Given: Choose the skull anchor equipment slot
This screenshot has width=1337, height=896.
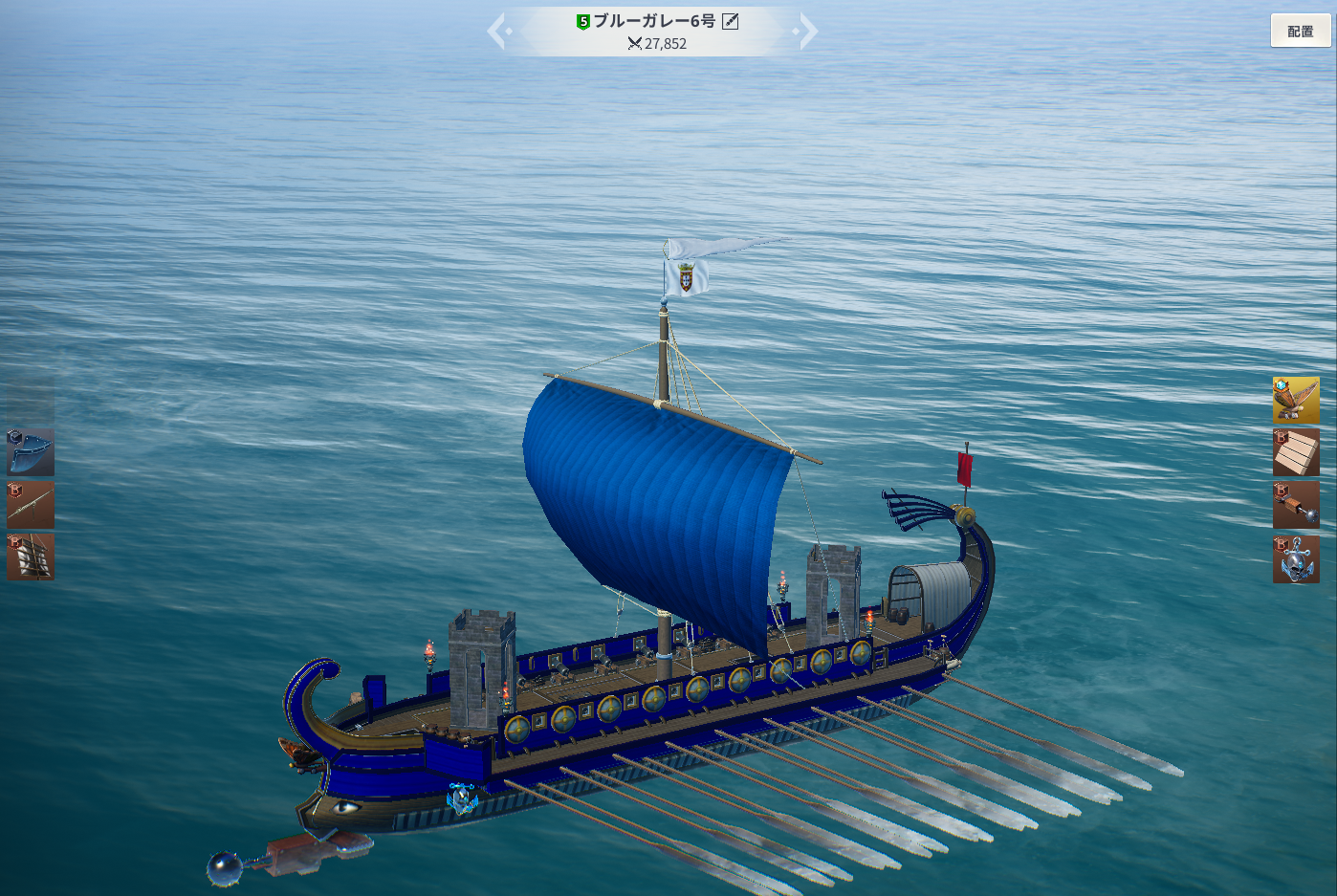Looking at the screenshot, I should tap(1296, 558).
